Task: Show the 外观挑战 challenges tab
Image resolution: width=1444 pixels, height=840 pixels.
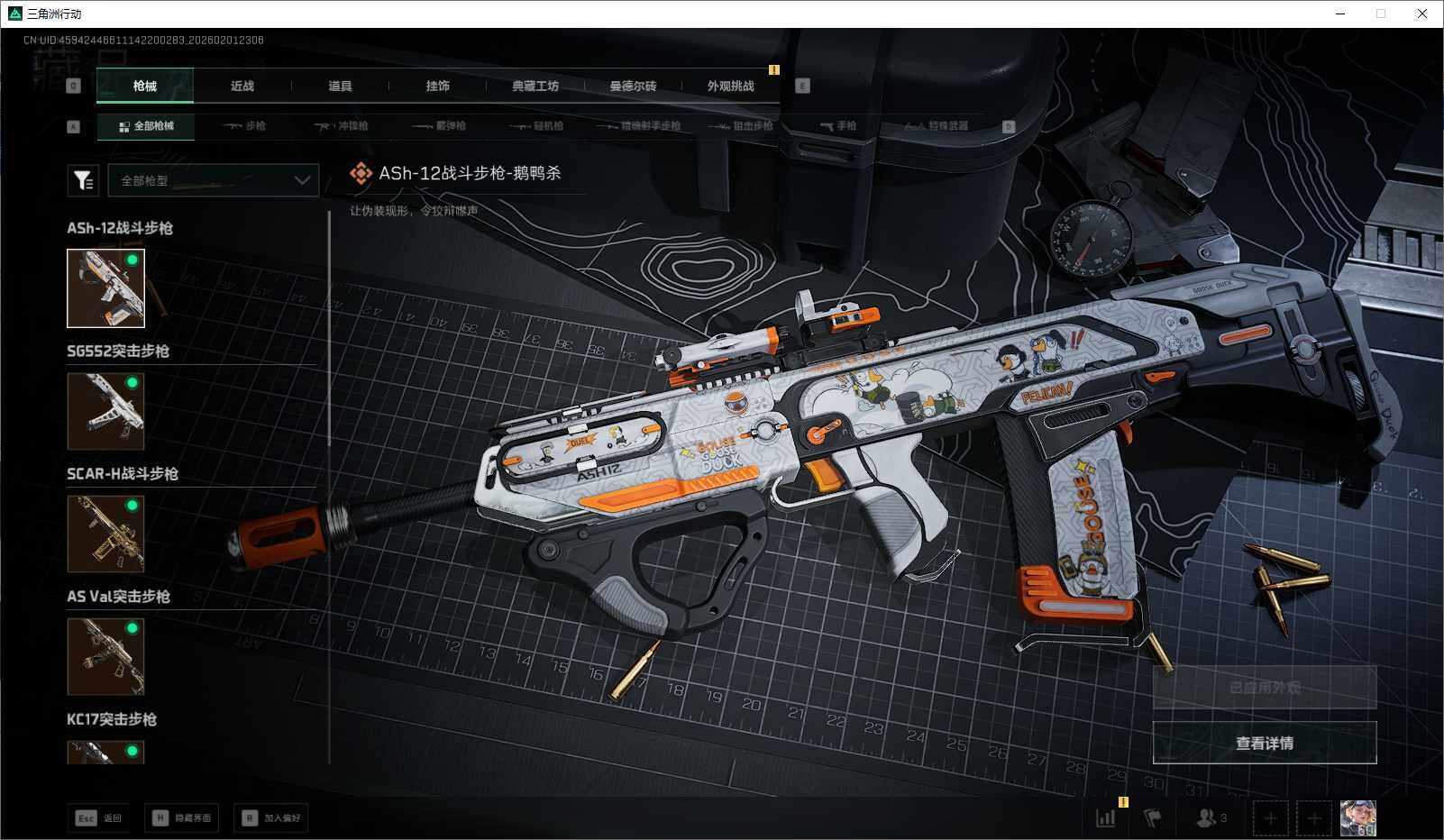Action: (730, 87)
